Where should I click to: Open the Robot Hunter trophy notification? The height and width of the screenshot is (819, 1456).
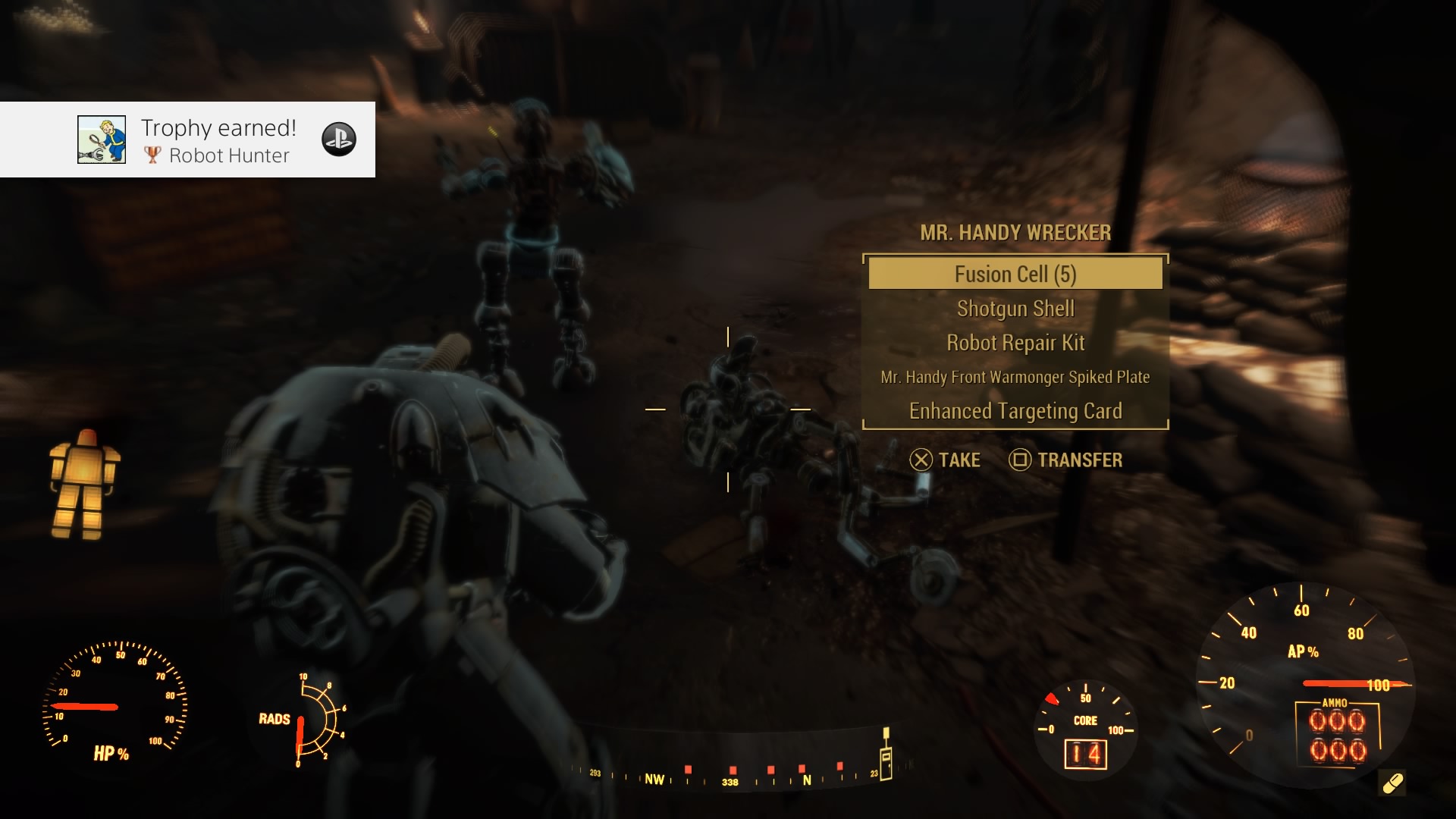[220, 140]
